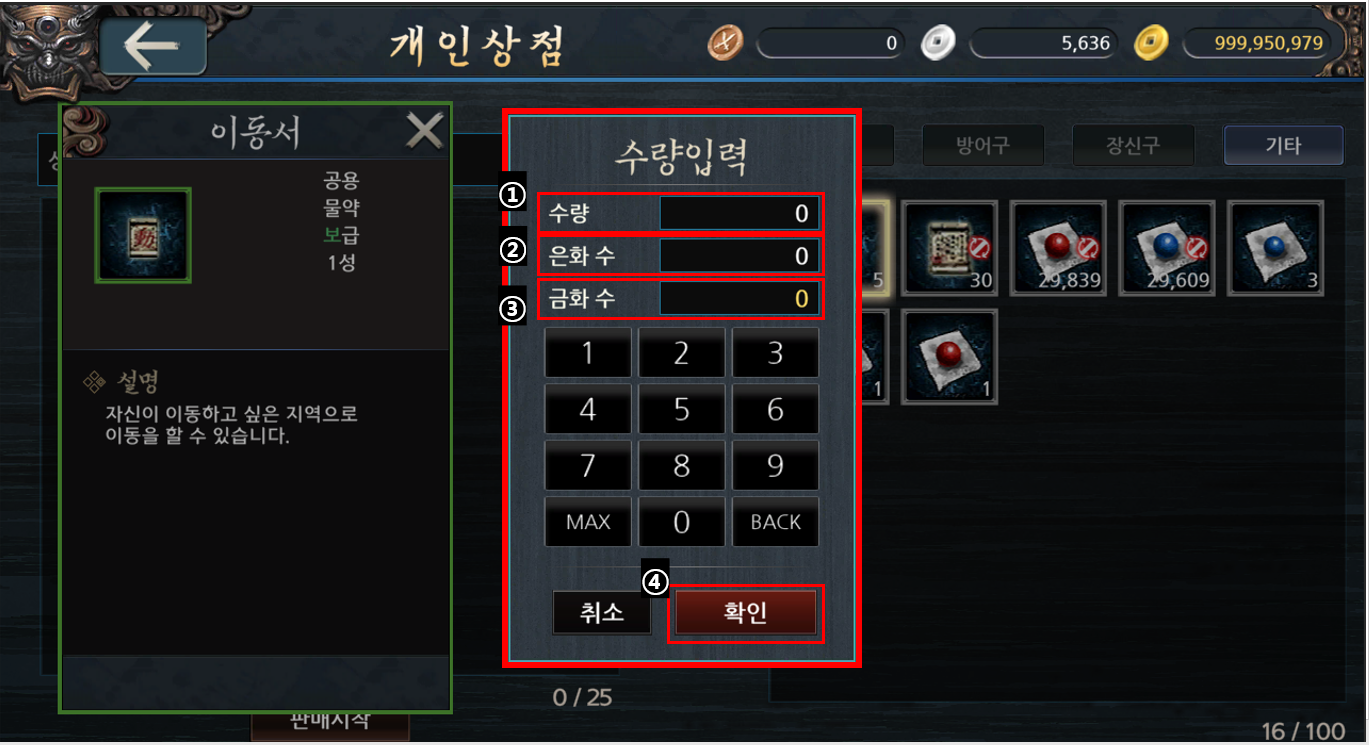The image size is (1369, 745).
Task: Cancel with the 취소 button
Action: [x=601, y=613]
